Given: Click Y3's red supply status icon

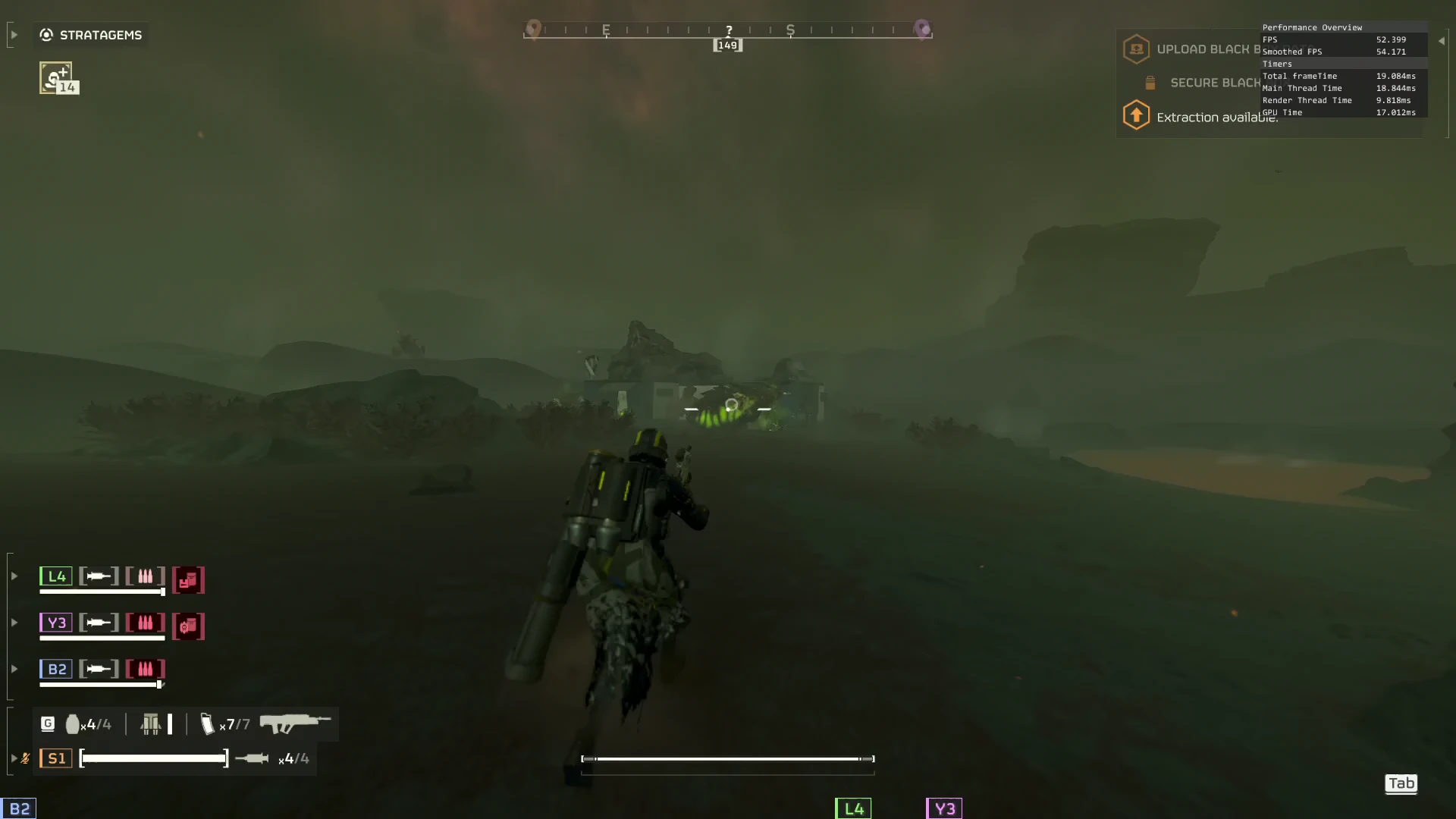Looking at the screenshot, I should point(188,626).
